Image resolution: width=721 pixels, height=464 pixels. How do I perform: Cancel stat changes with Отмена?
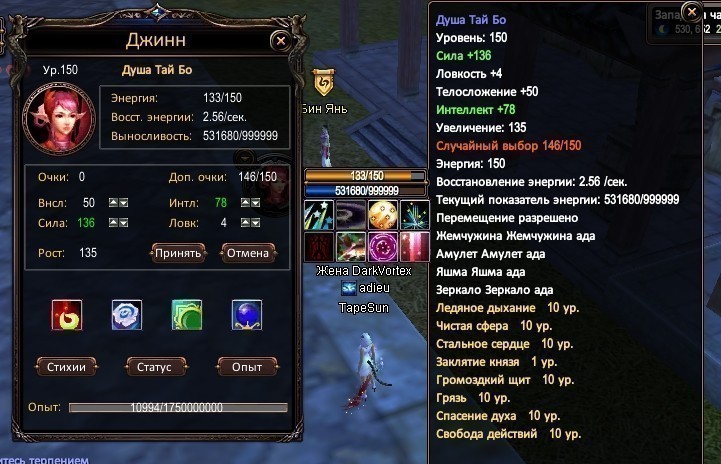pos(248,252)
